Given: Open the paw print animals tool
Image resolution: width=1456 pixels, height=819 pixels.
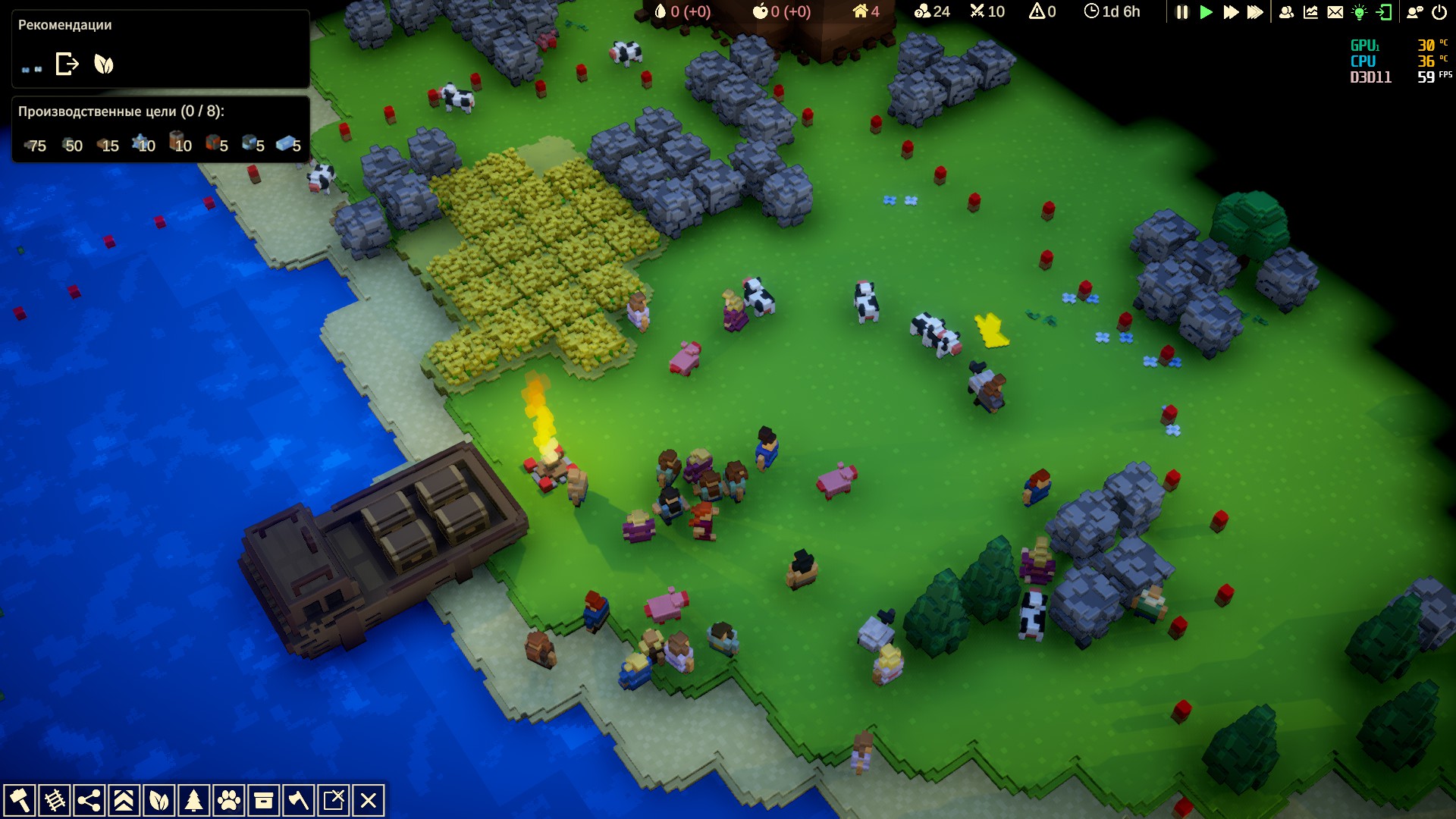Looking at the screenshot, I should click(x=228, y=801).
